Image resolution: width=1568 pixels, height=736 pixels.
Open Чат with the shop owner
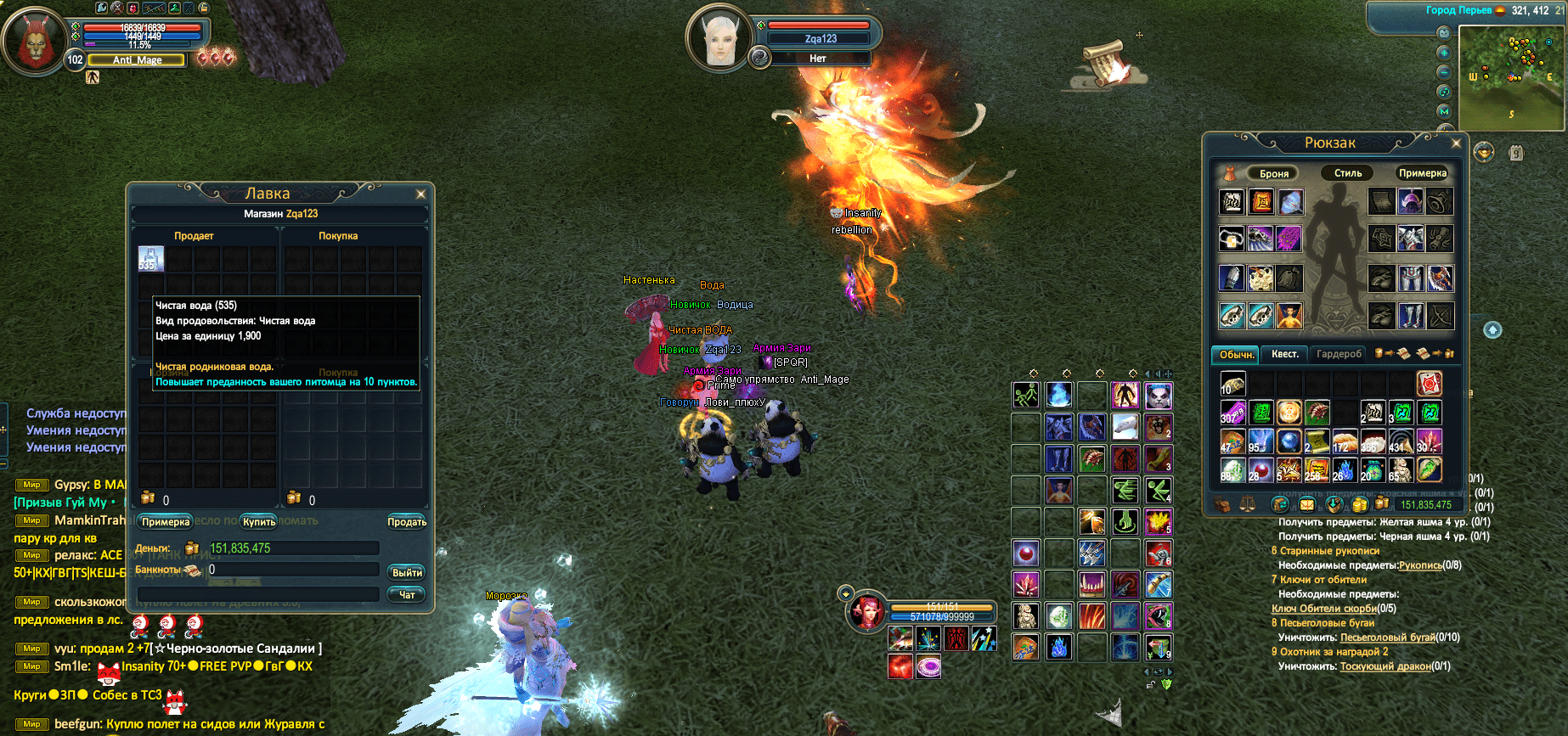407,595
